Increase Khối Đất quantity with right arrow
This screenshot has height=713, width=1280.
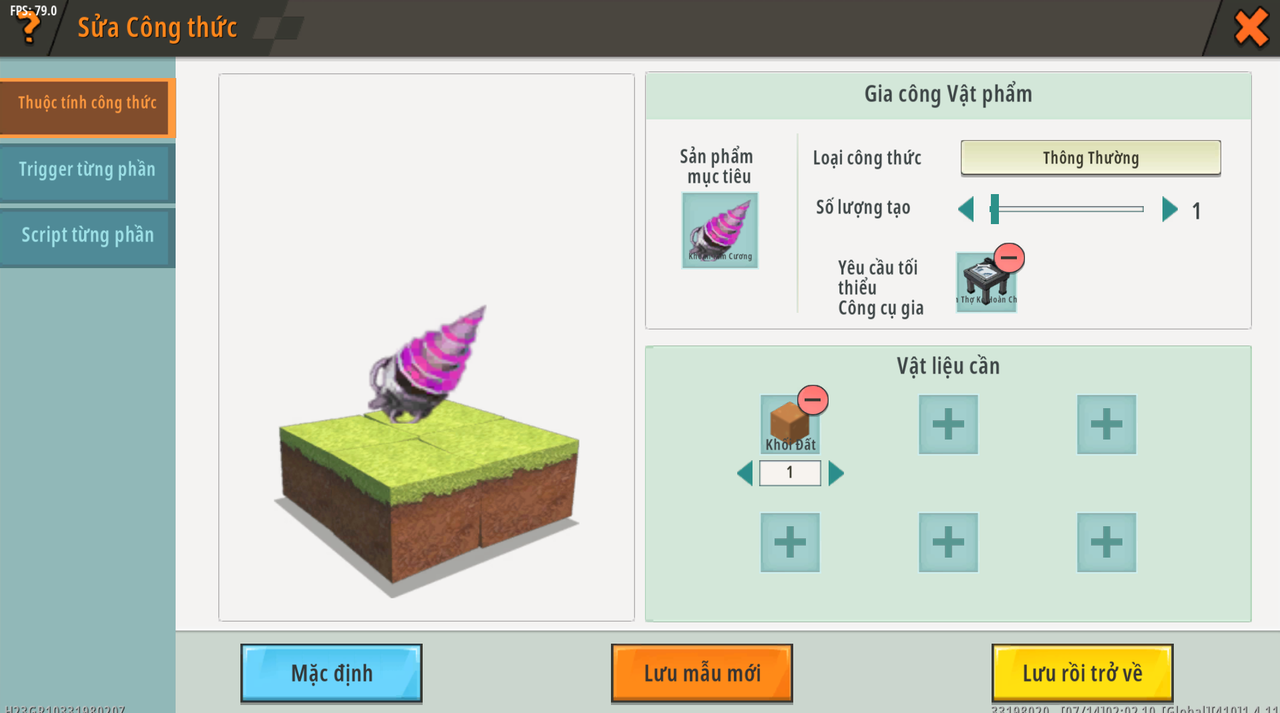(836, 473)
